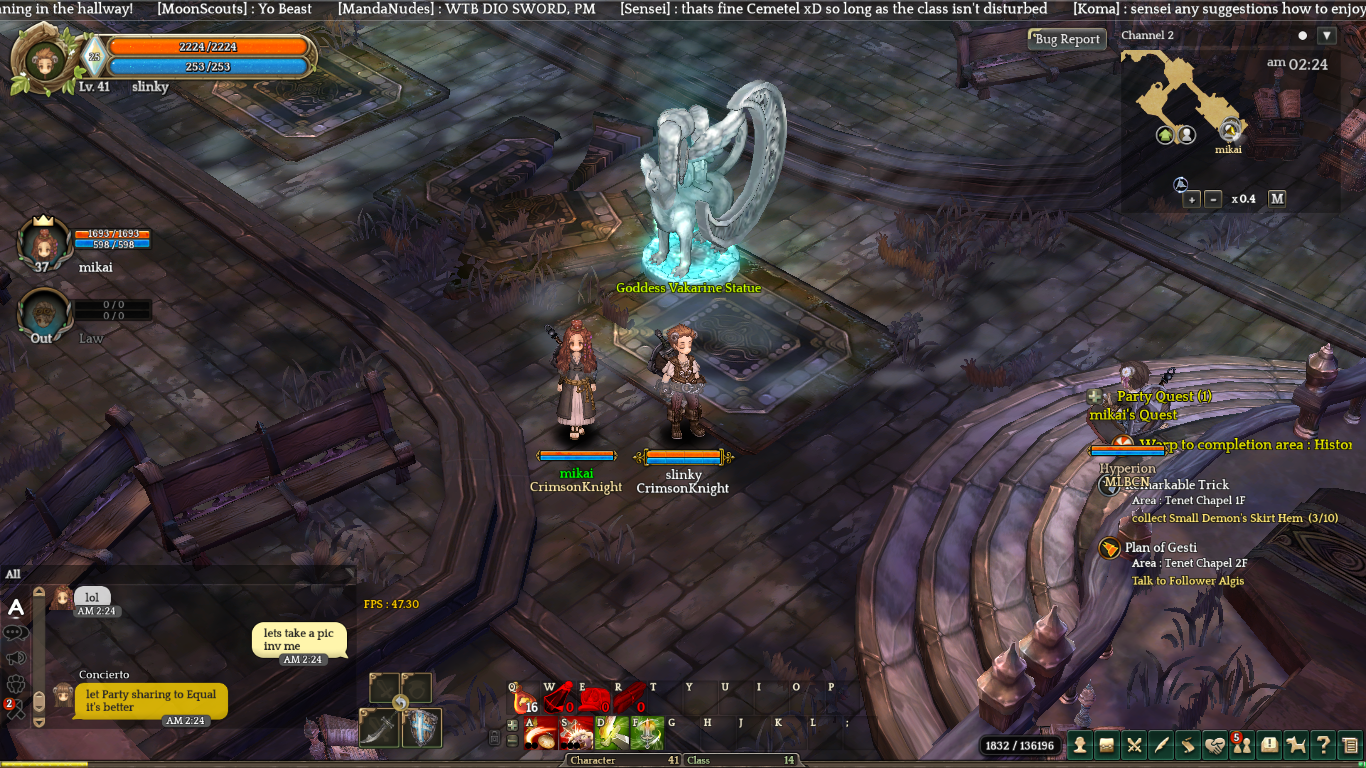Use the green sword skill in D slot
Viewport: 1366px width, 768px height.
(x=611, y=733)
